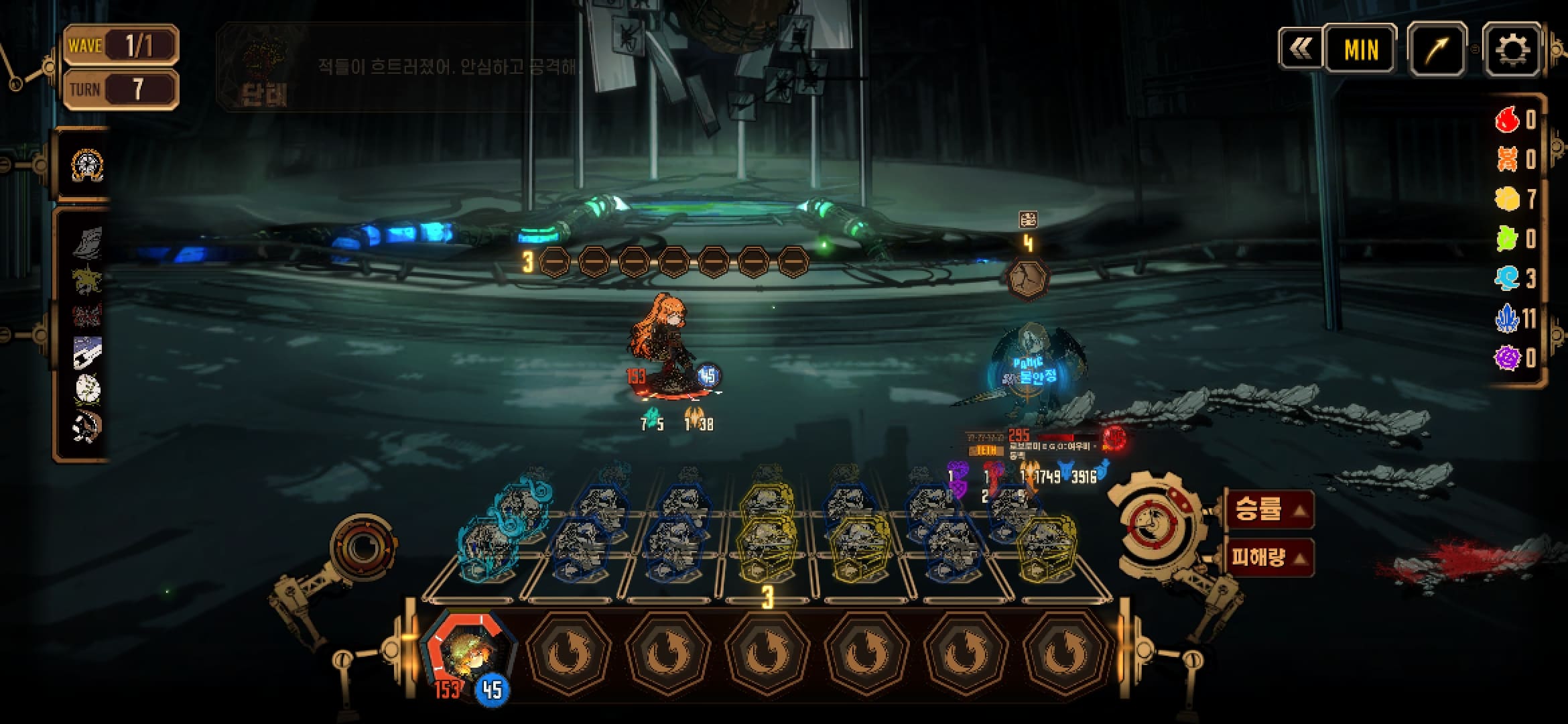Toggle the golden arrow button
Image resolution: width=1568 pixels, height=724 pixels.
pos(1437,49)
